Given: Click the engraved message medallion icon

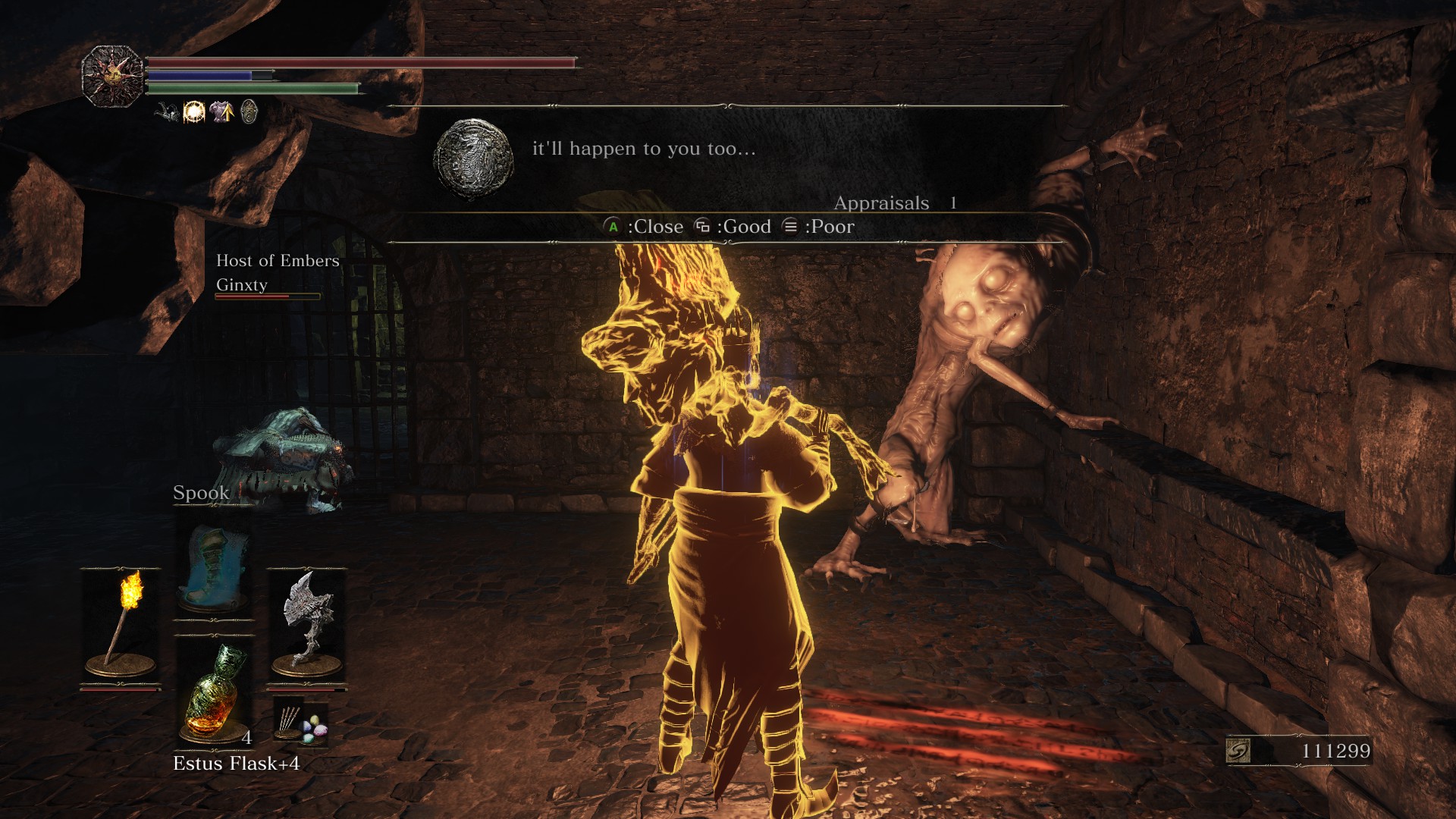Looking at the screenshot, I should click(x=473, y=158).
